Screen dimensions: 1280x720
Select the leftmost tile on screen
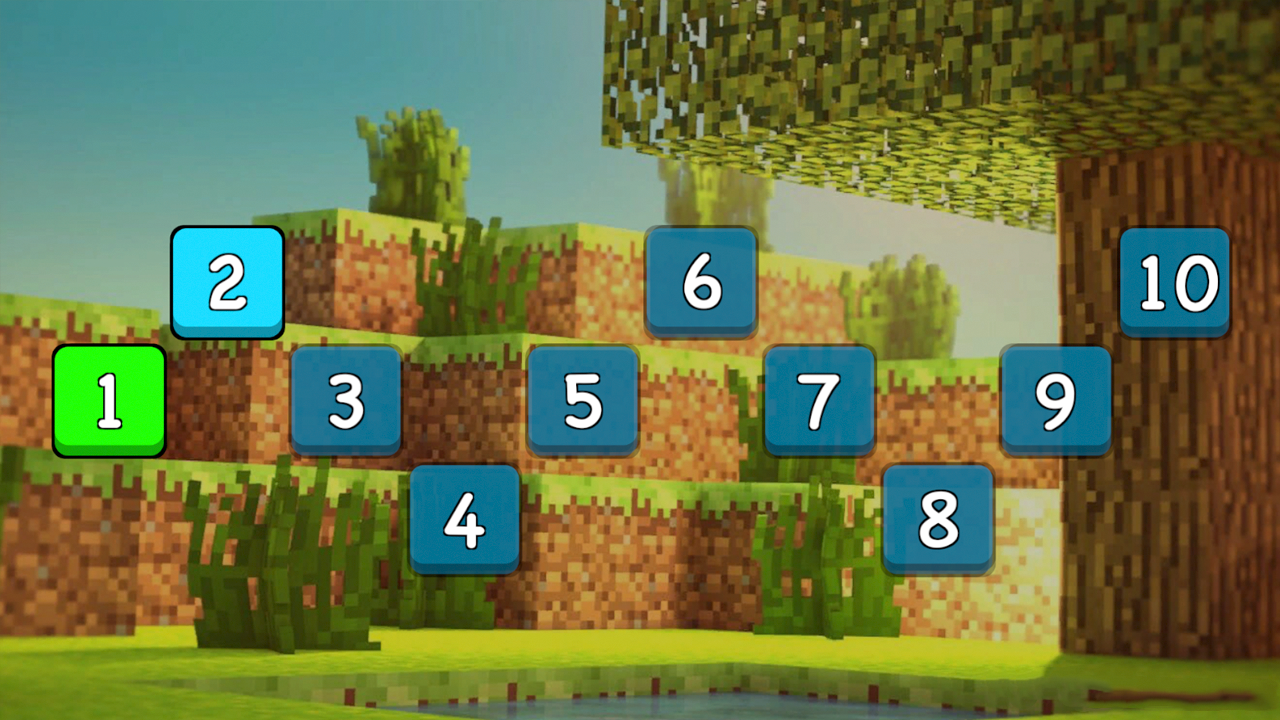(x=108, y=400)
